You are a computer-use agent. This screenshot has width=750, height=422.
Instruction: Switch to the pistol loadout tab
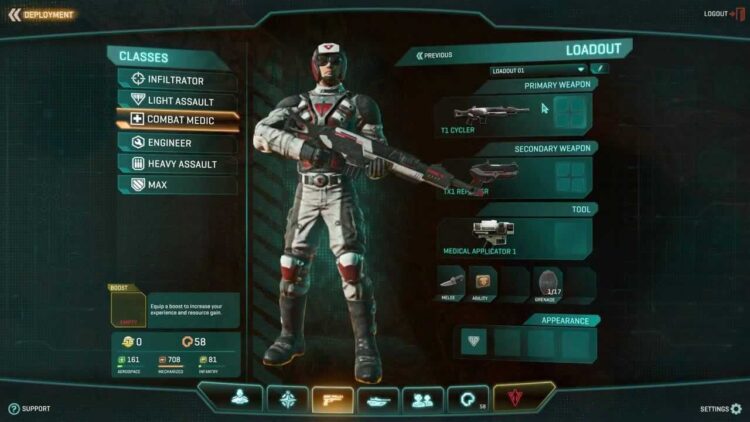pyautogui.click(x=333, y=399)
